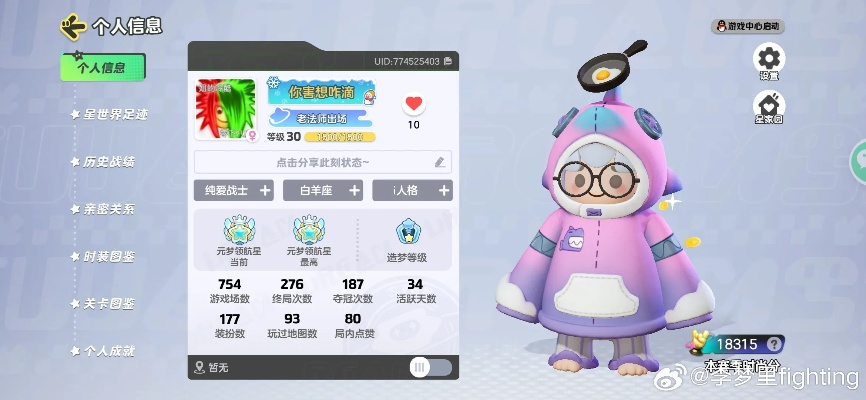The height and width of the screenshot is (400, 866).
Task: Go back using the yellow arrow
Action: 72,25
